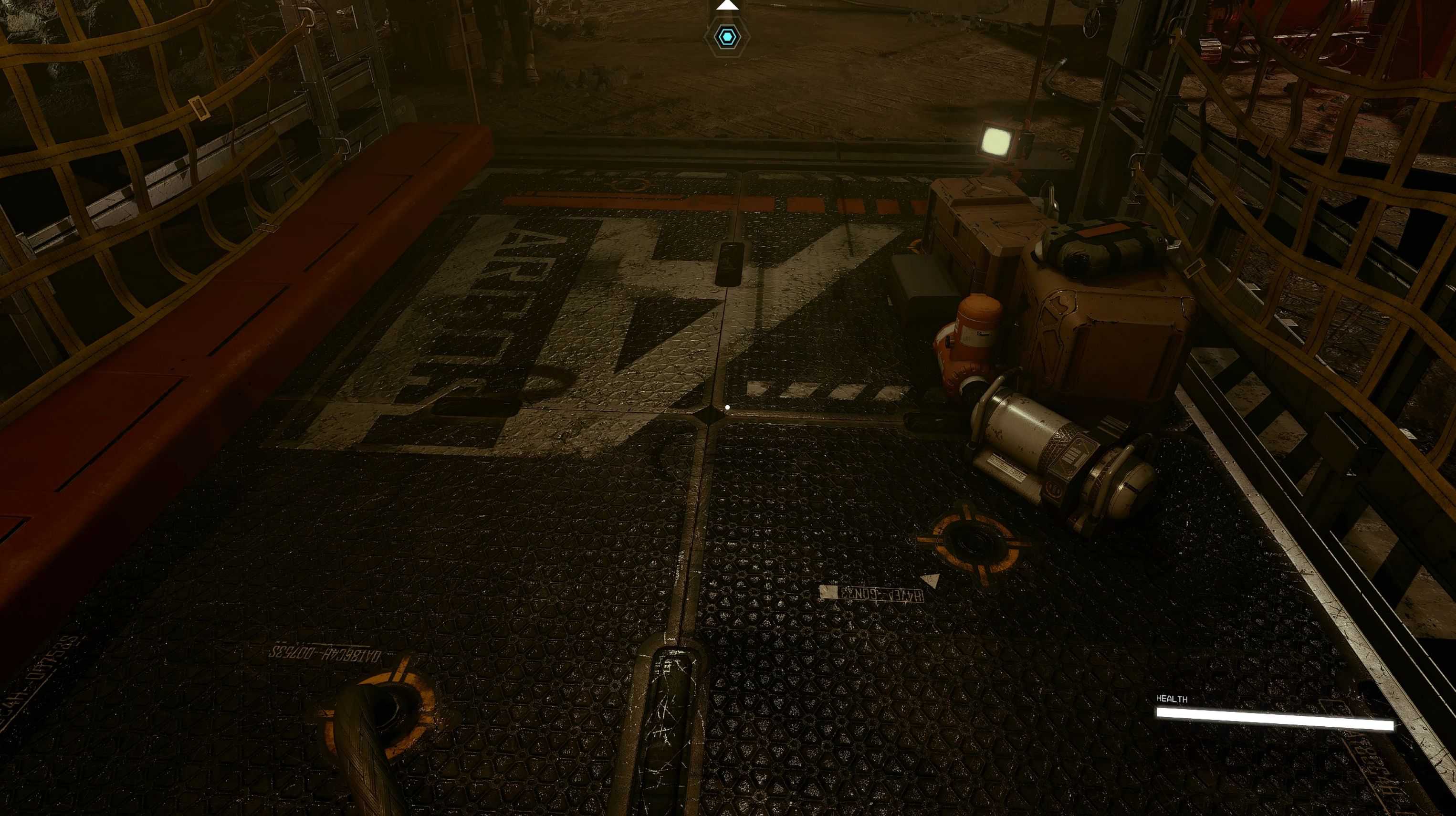
Task: Click the blue hexagon objective marker
Action: point(727,37)
